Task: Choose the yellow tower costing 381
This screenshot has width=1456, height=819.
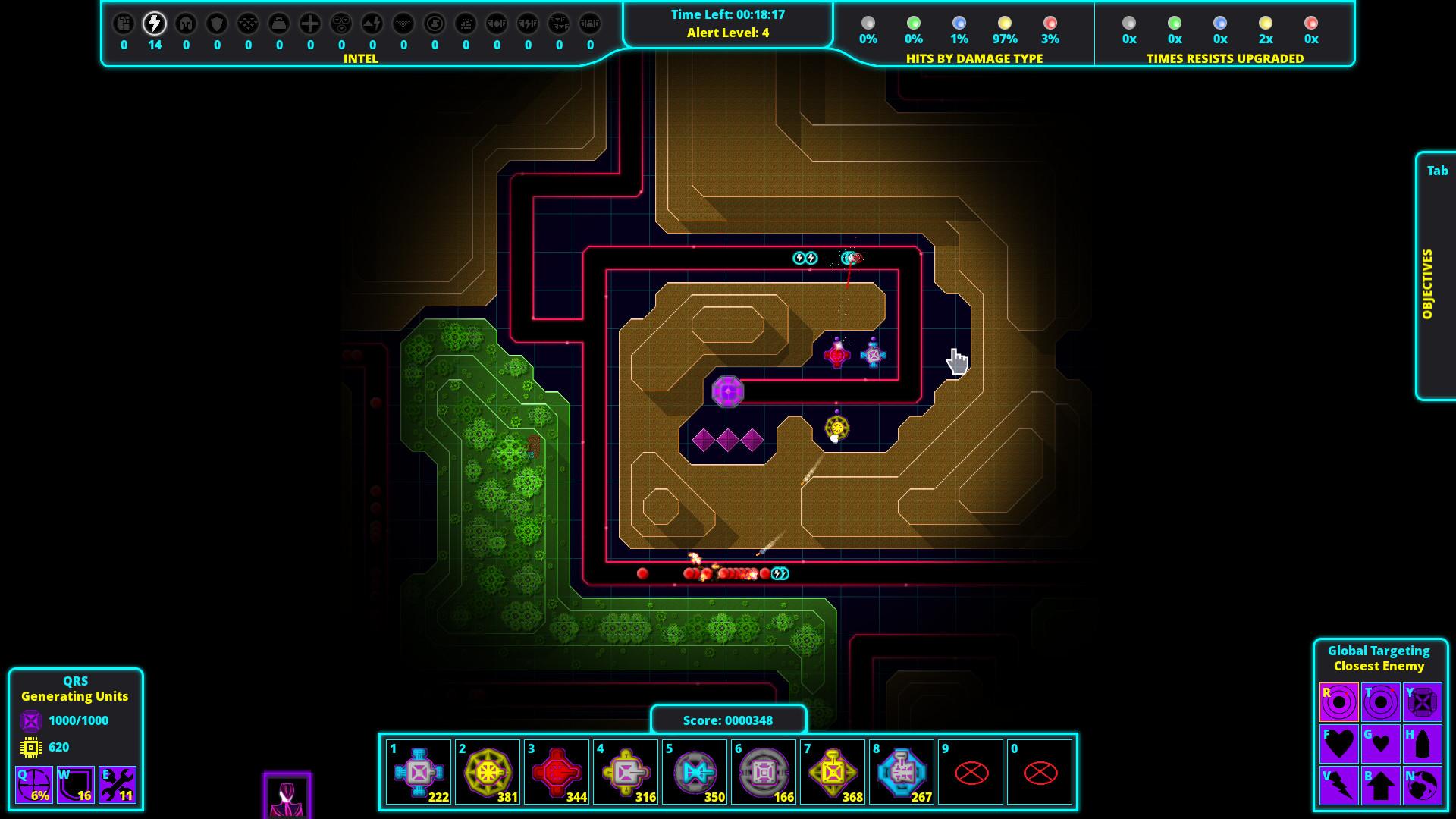Action: (487, 772)
